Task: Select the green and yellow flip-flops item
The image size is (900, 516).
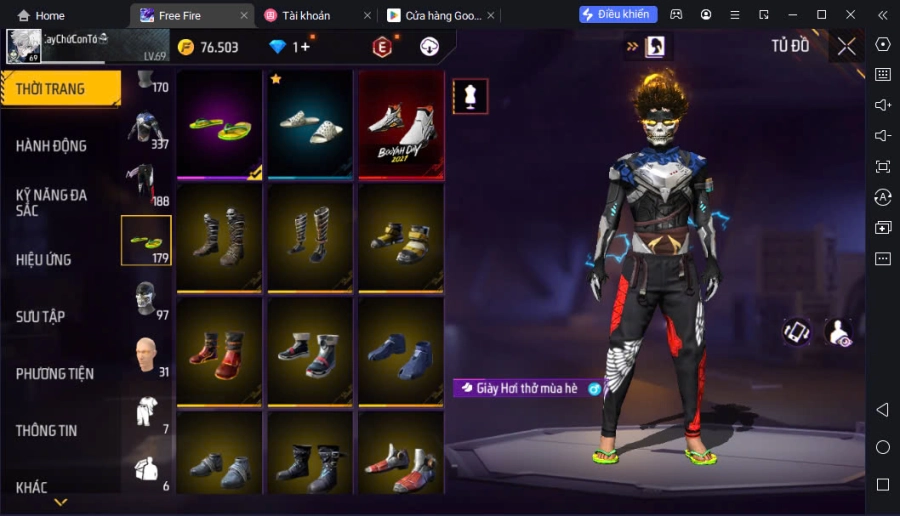Action: point(220,125)
